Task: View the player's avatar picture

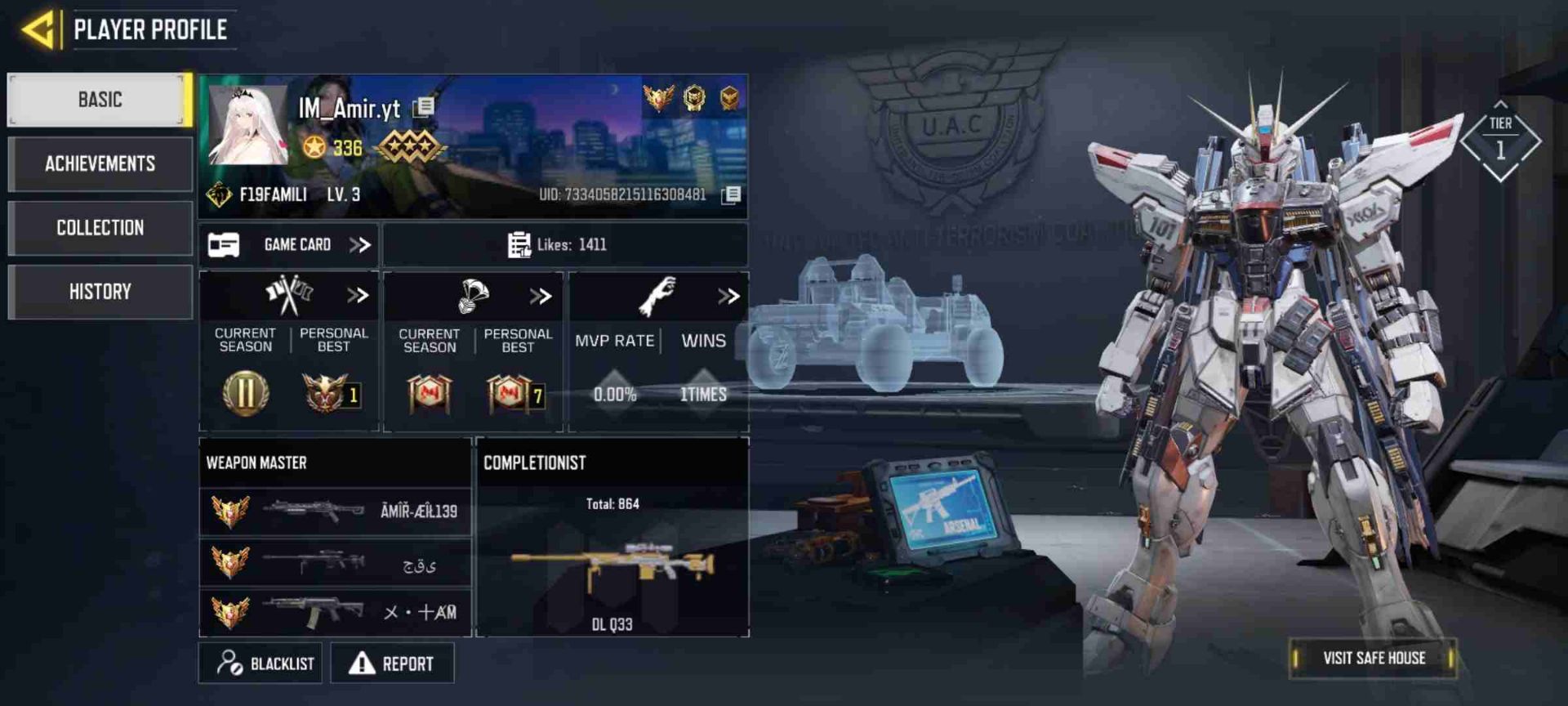Action: (x=248, y=125)
